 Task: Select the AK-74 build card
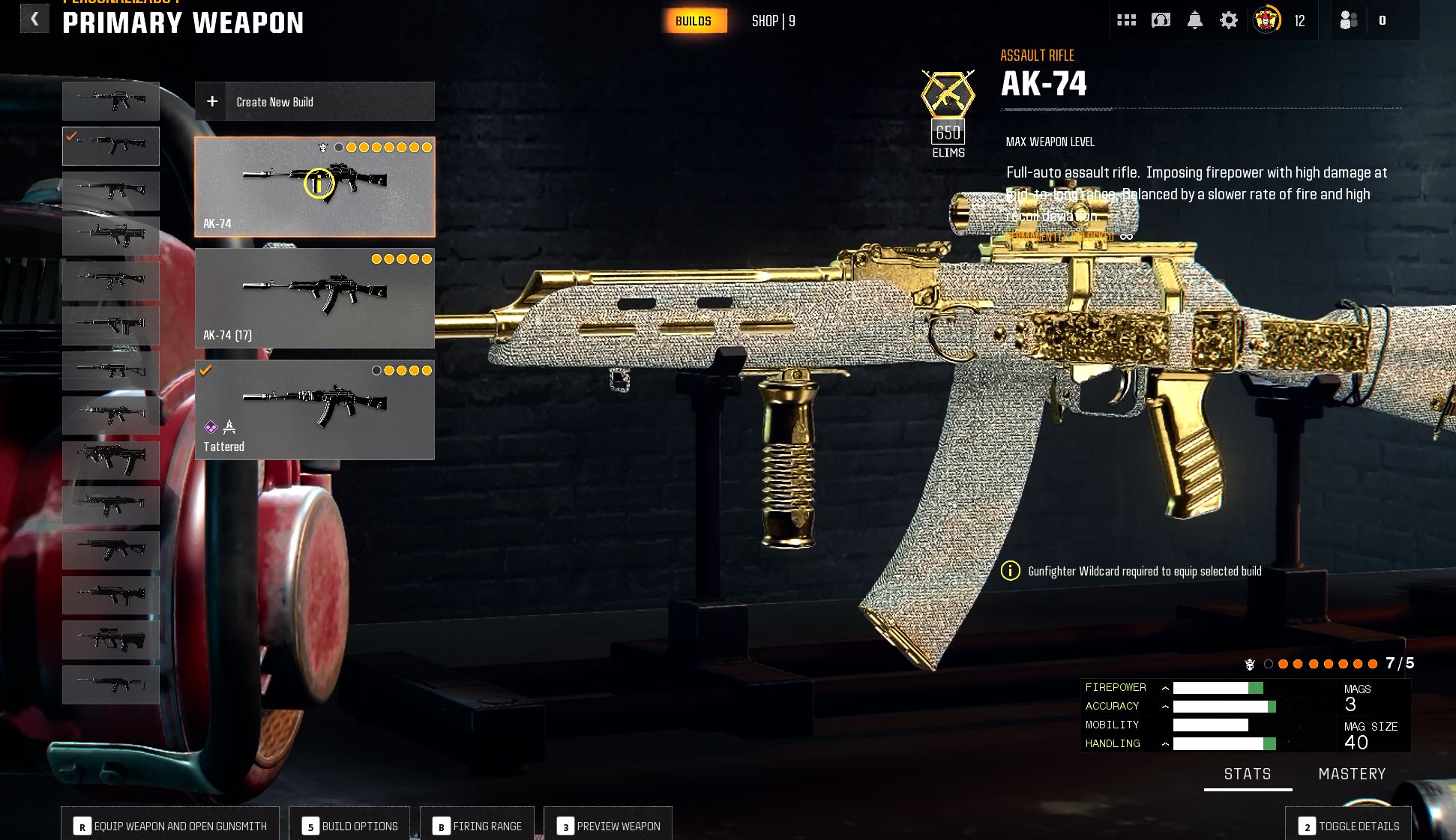(x=315, y=187)
